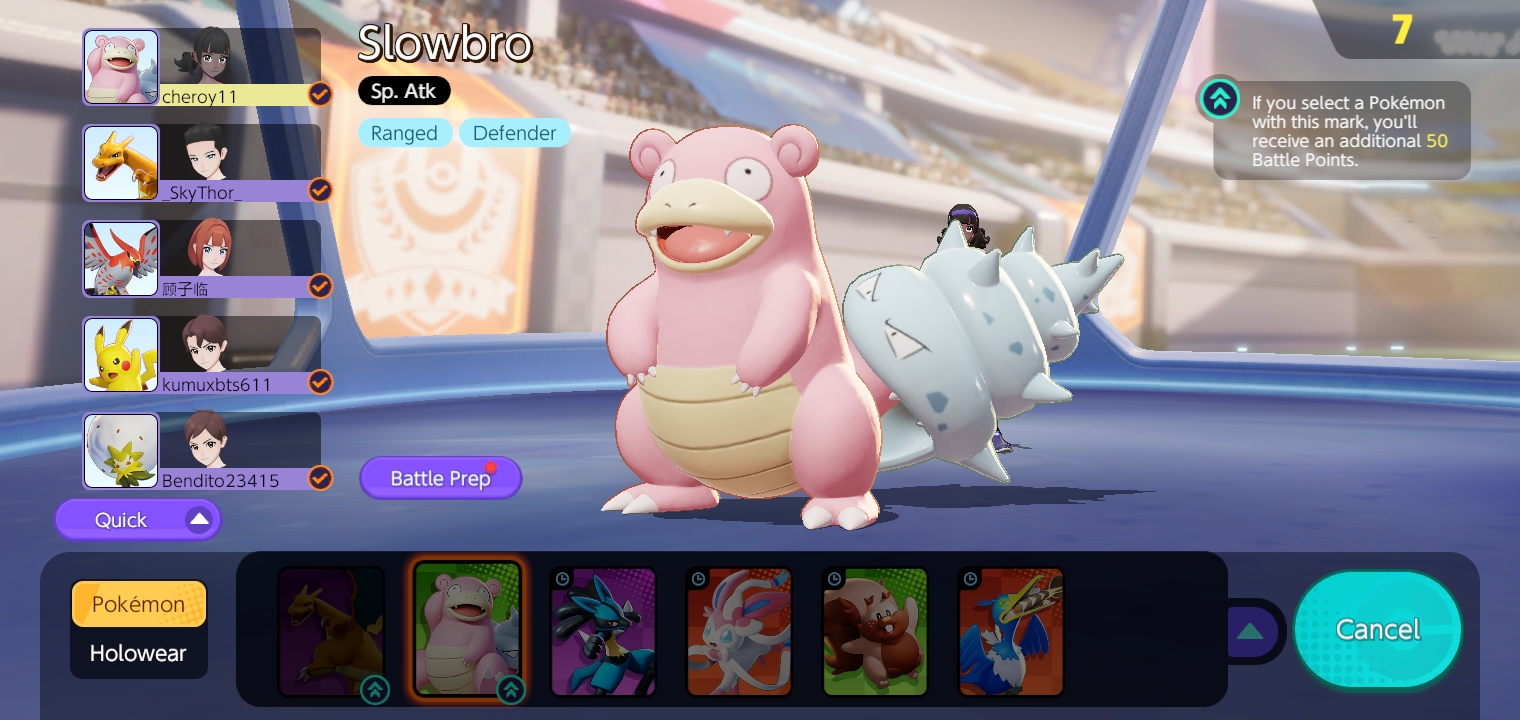Image resolution: width=1520 pixels, height=720 pixels.
Task: Pick Greedent from the roster
Action: pyautogui.click(x=875, y=631)
